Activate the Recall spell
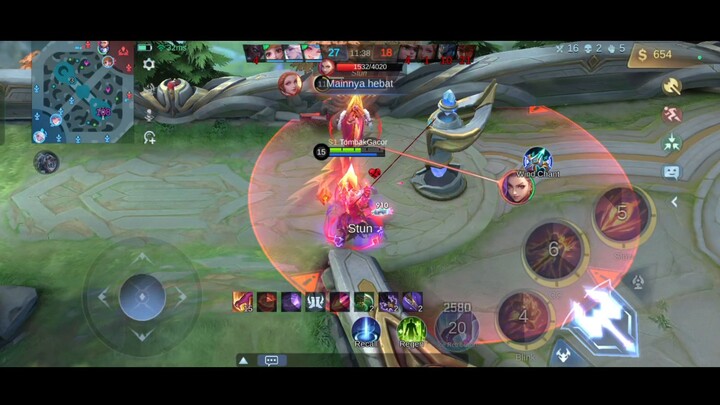720x405 pixels. tap(365, 331)
